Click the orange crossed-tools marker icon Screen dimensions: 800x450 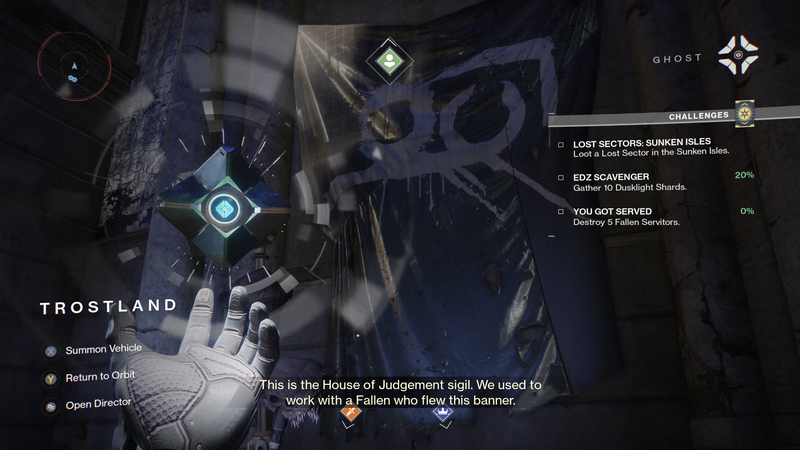coord(349,412)
